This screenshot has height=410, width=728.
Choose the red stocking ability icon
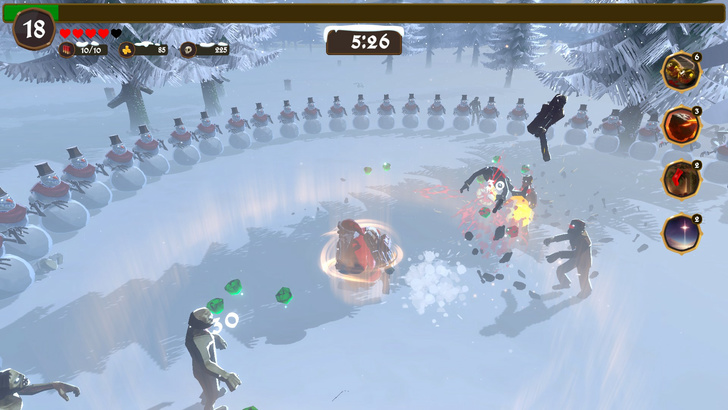pyautogui.click(x=681, y=180)
